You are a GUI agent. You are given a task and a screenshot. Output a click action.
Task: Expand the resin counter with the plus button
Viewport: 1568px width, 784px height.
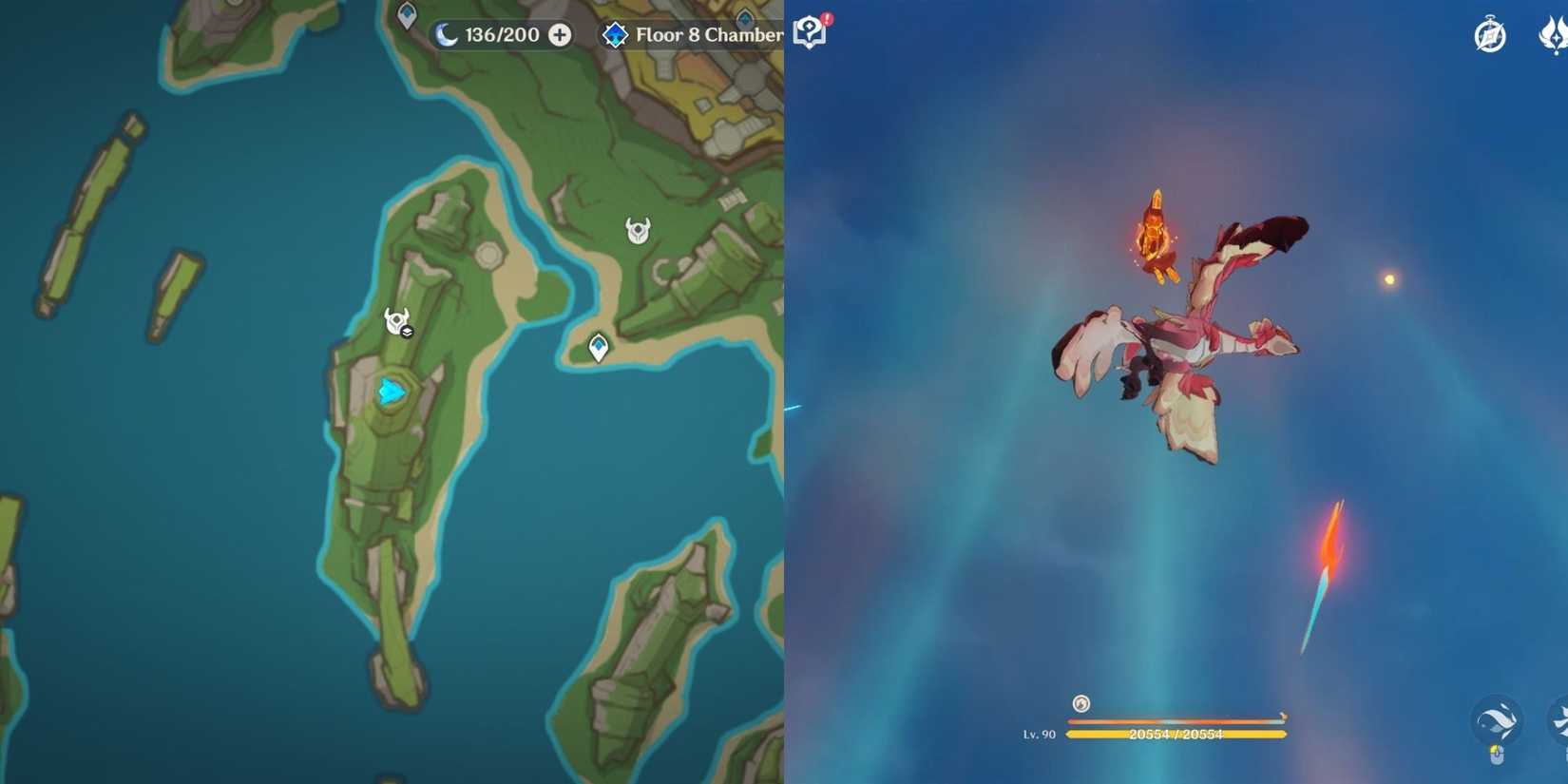click(558, 35)
